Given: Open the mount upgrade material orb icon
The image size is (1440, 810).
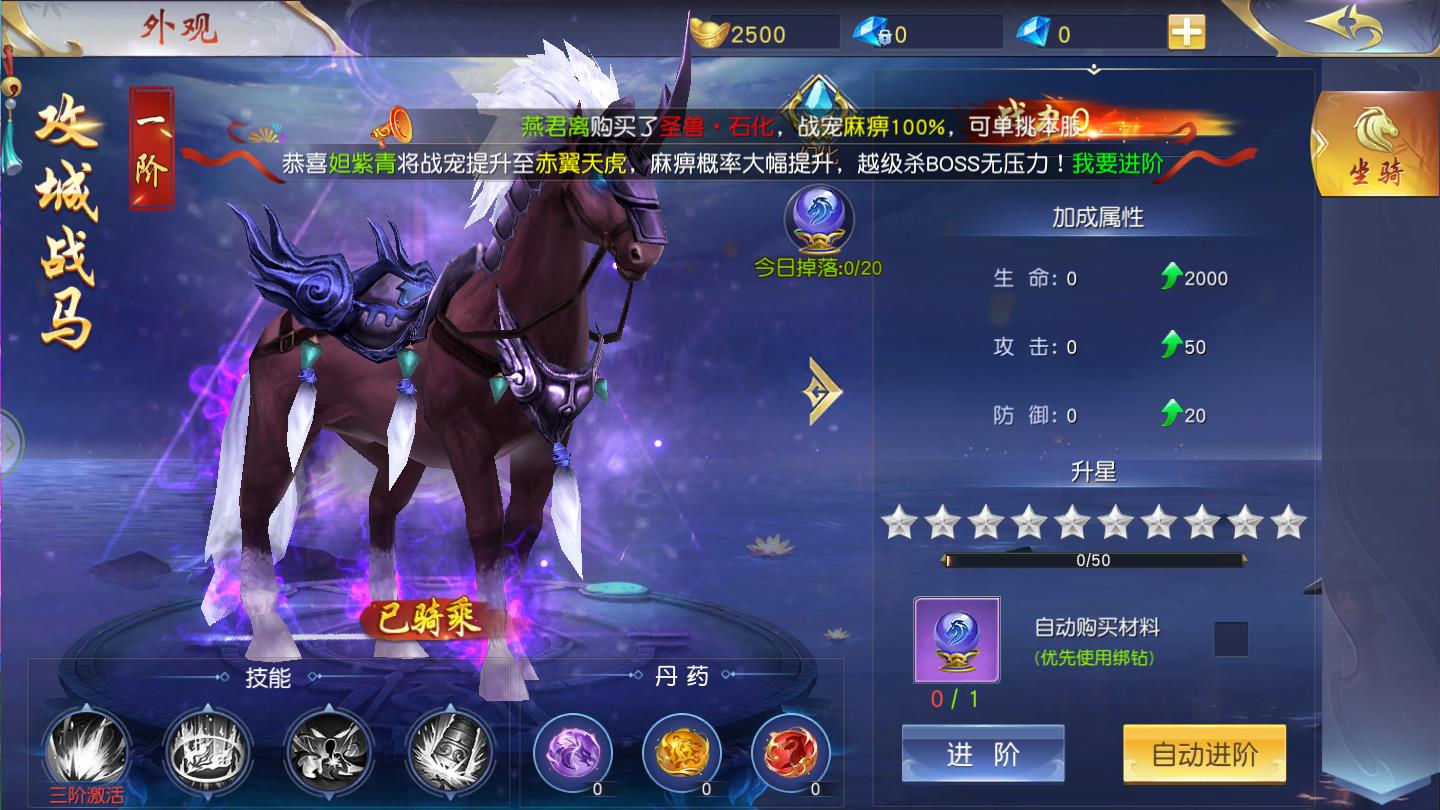Looking at the screenshot, I should point(956,640).
